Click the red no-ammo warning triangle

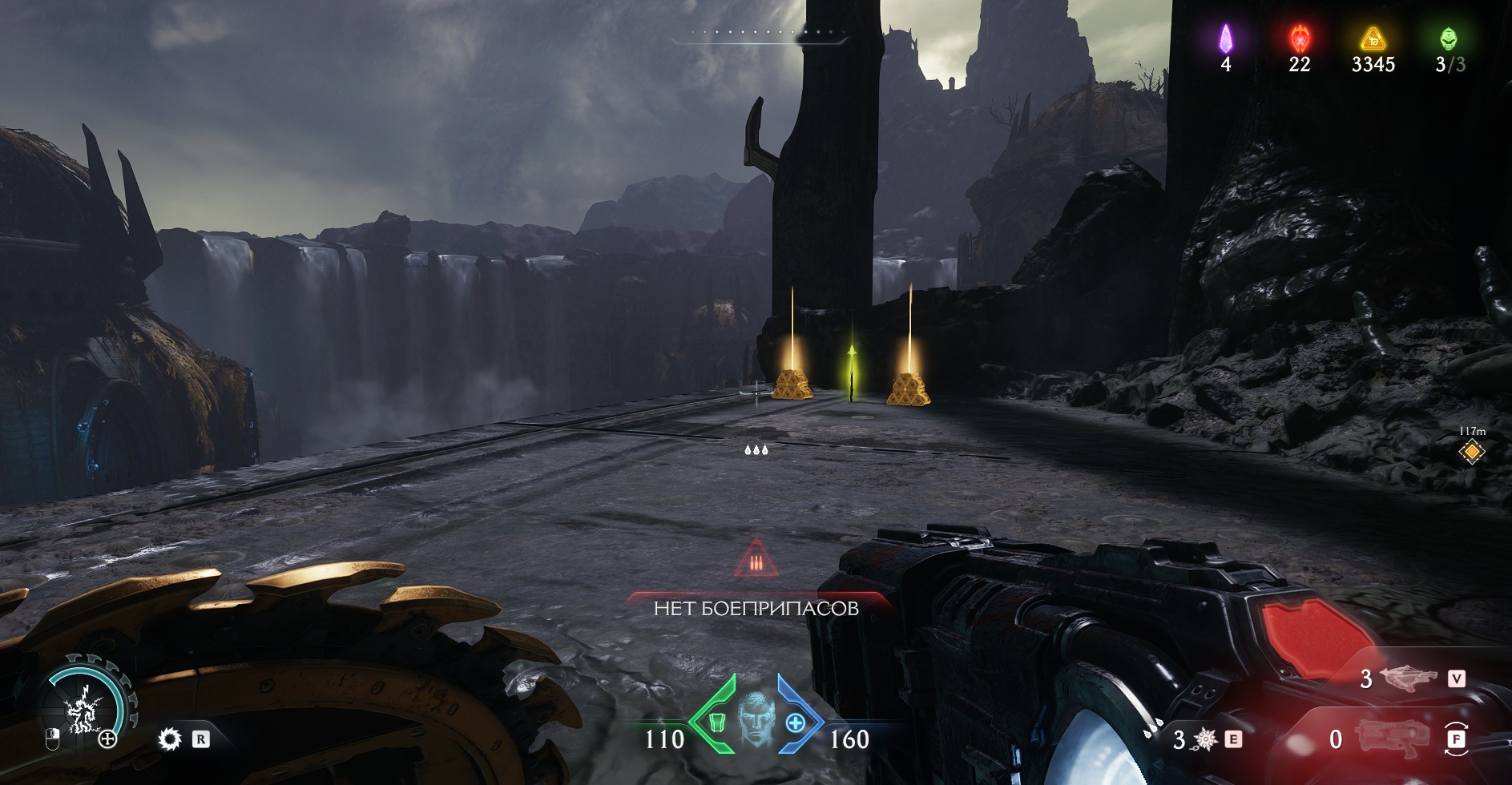(x=756, y=559)
